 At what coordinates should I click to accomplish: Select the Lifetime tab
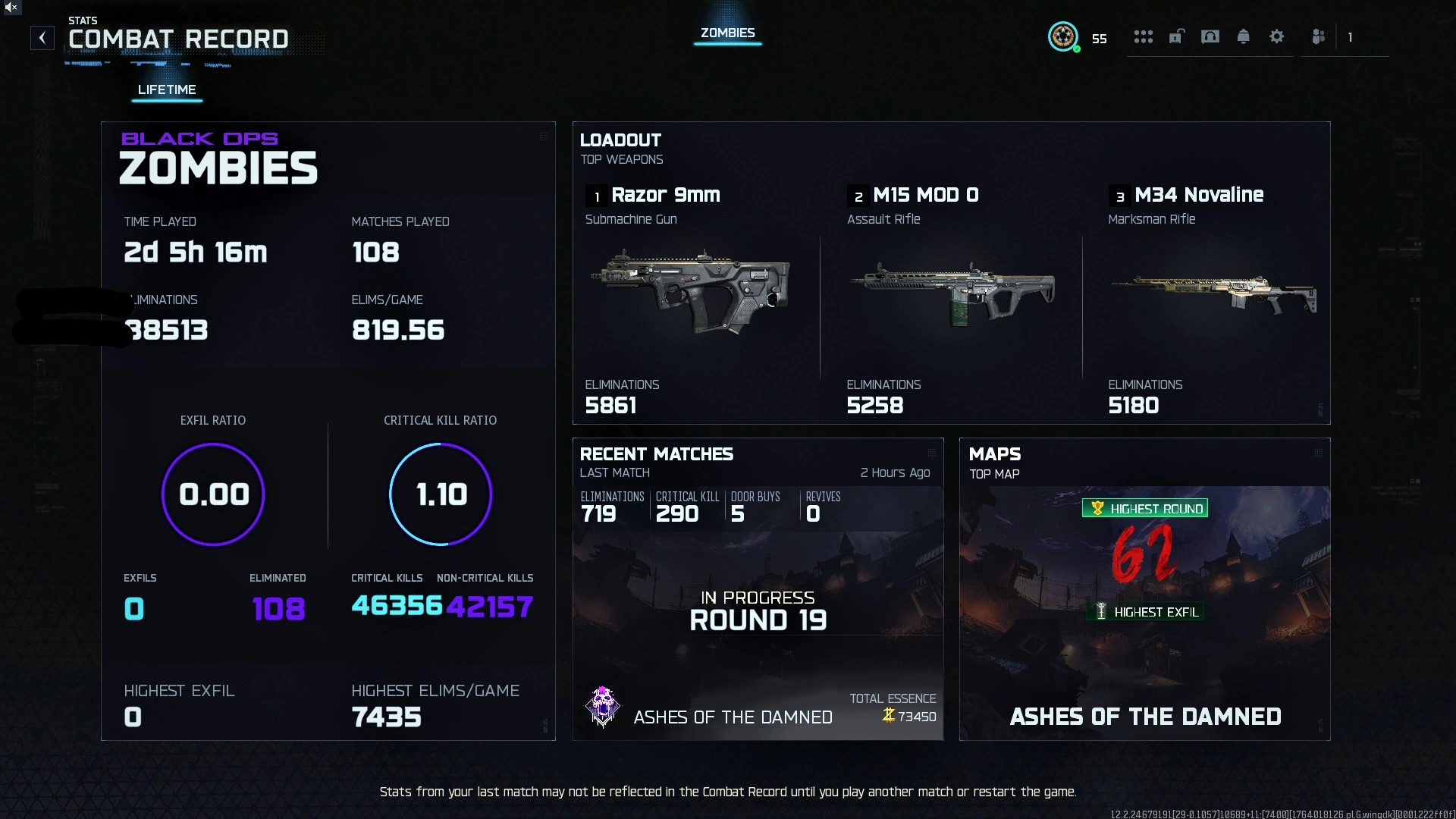tap(166, 89)
